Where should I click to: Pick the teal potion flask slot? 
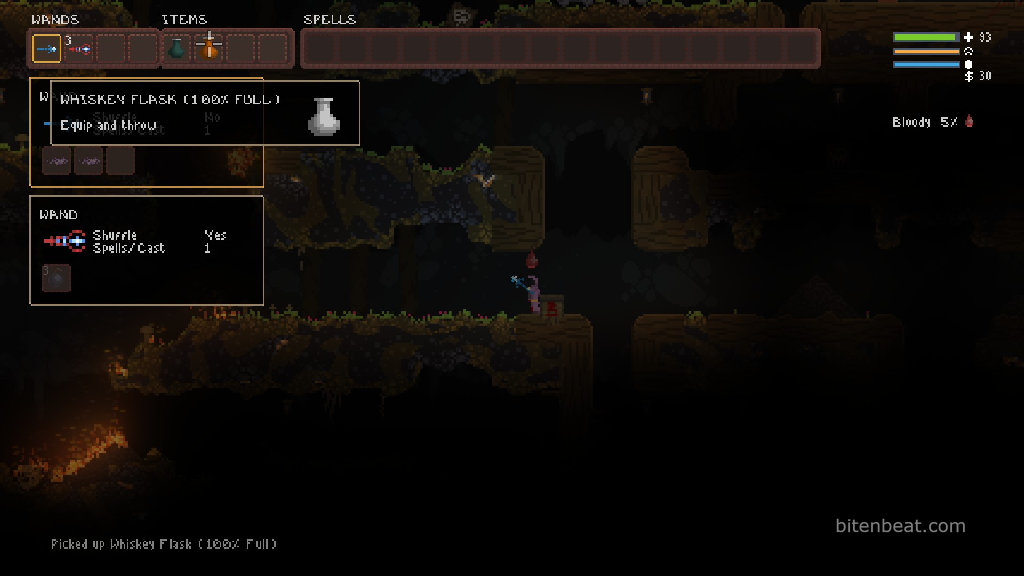[177, 48]
